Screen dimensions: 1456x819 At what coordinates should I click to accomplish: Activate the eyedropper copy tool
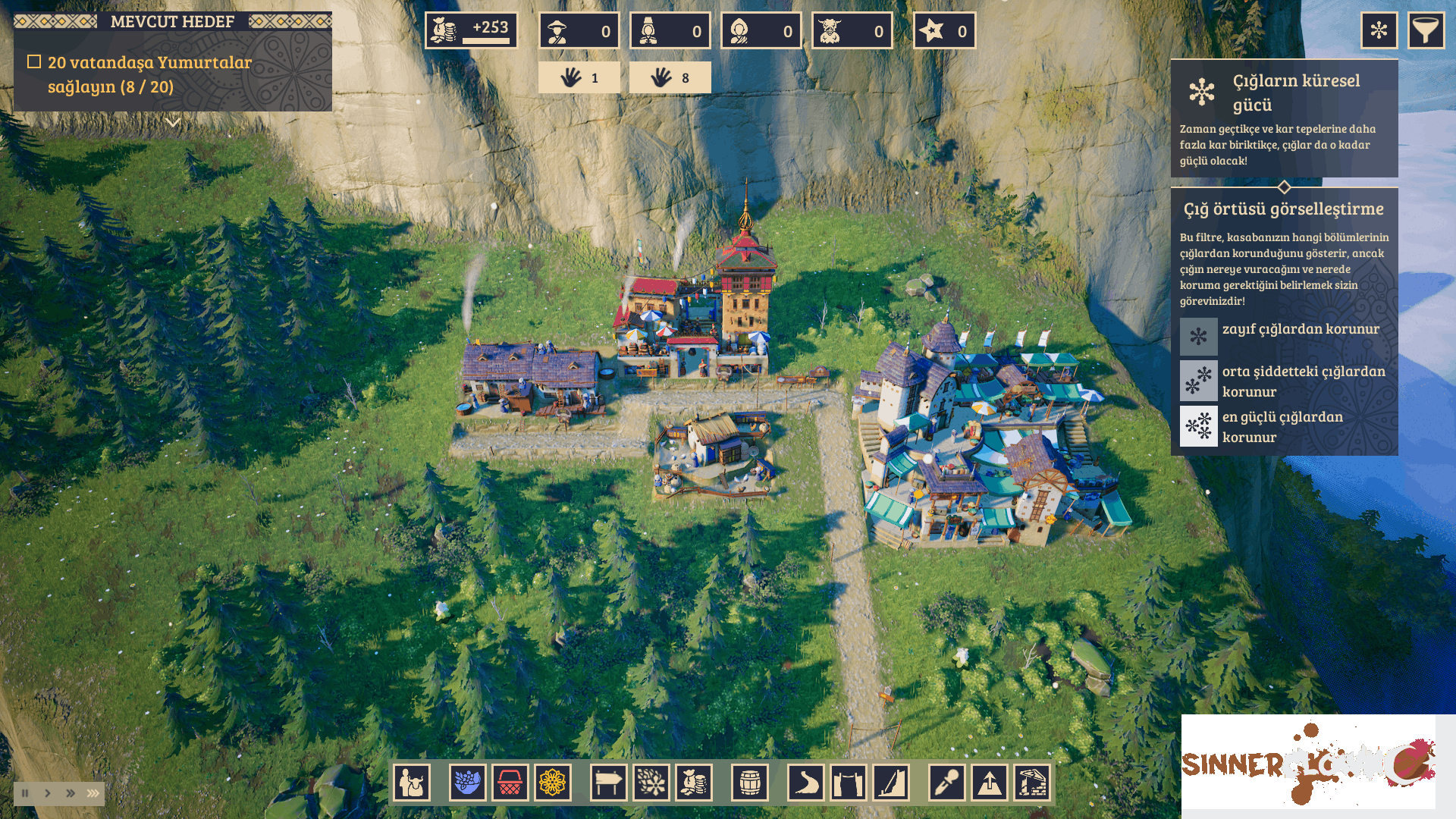coord(946,782)
